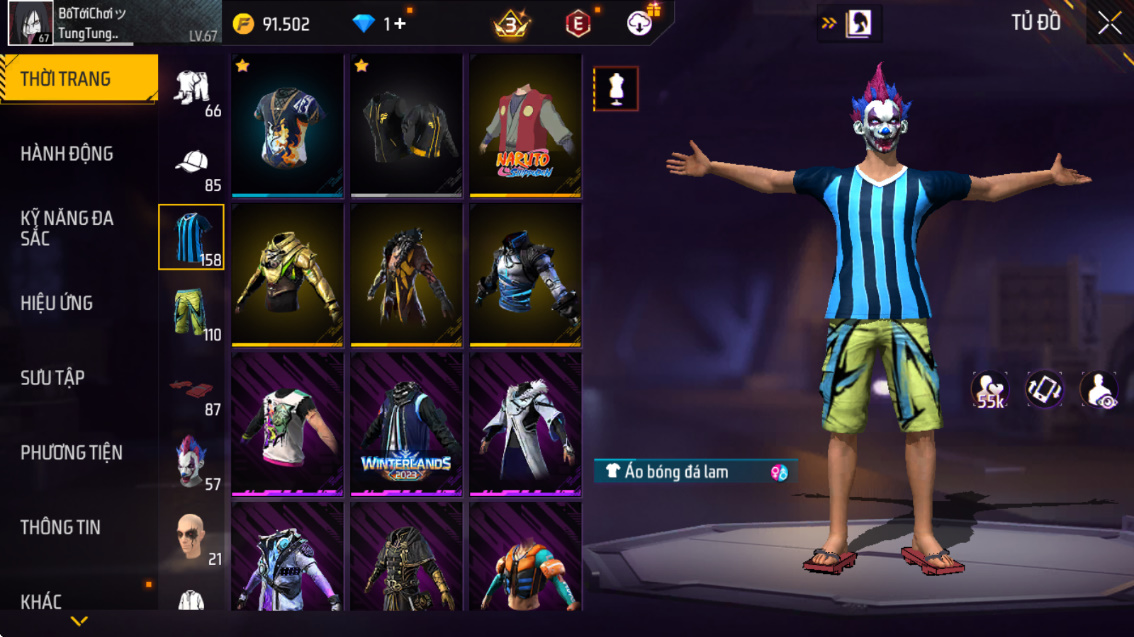Image resolution: width=1134 pixels, height=637 pixels.
Task: Switch to the Phương Tiện vehicles tab
Action: coord(72,453)
